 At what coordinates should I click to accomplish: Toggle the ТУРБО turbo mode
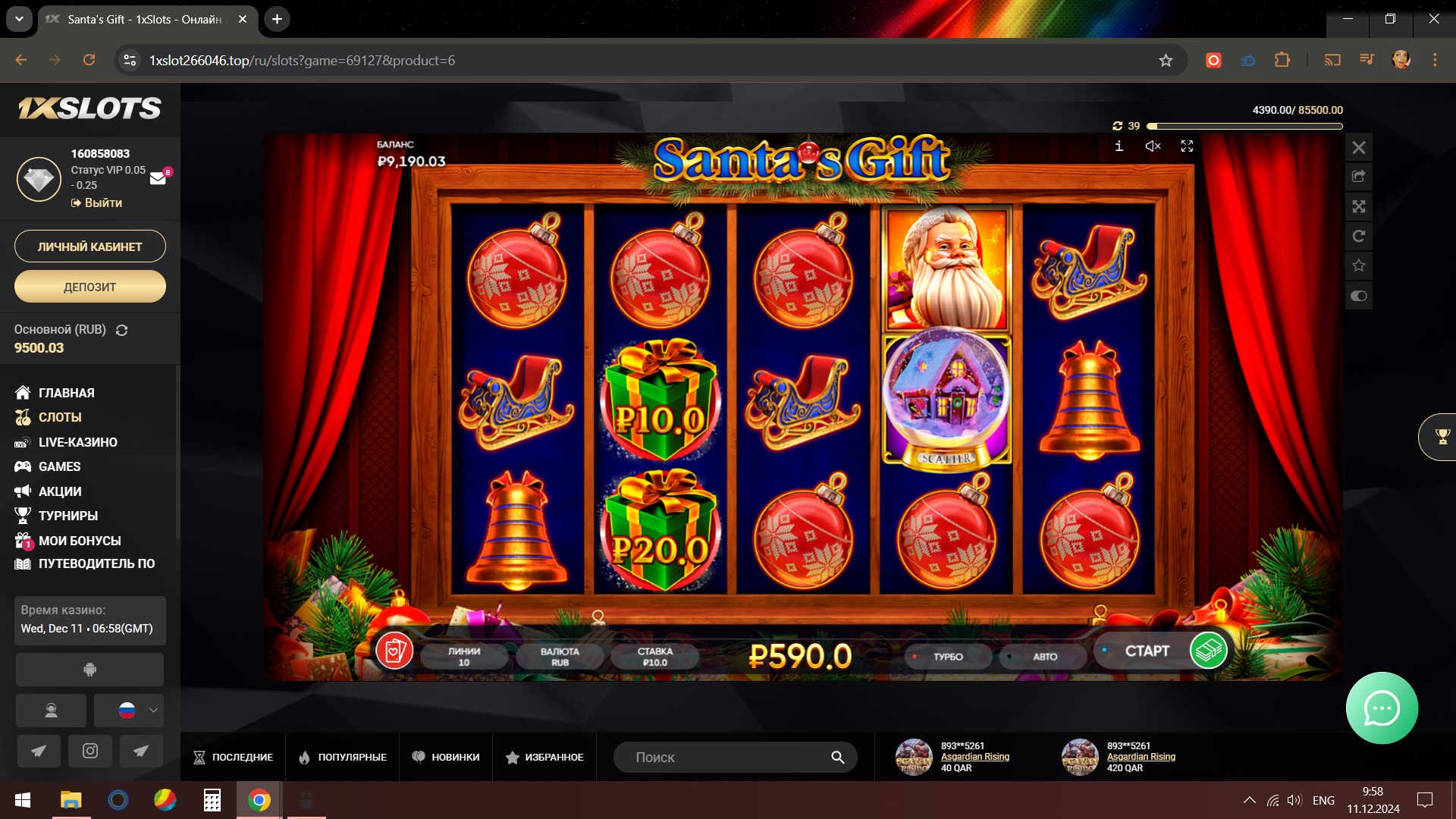click(x=947, y=657)
